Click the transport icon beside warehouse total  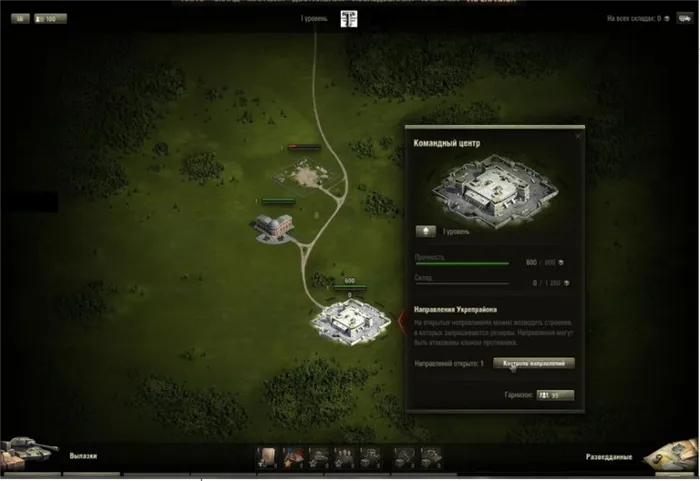pyautogui.click(x=686, y=18)
